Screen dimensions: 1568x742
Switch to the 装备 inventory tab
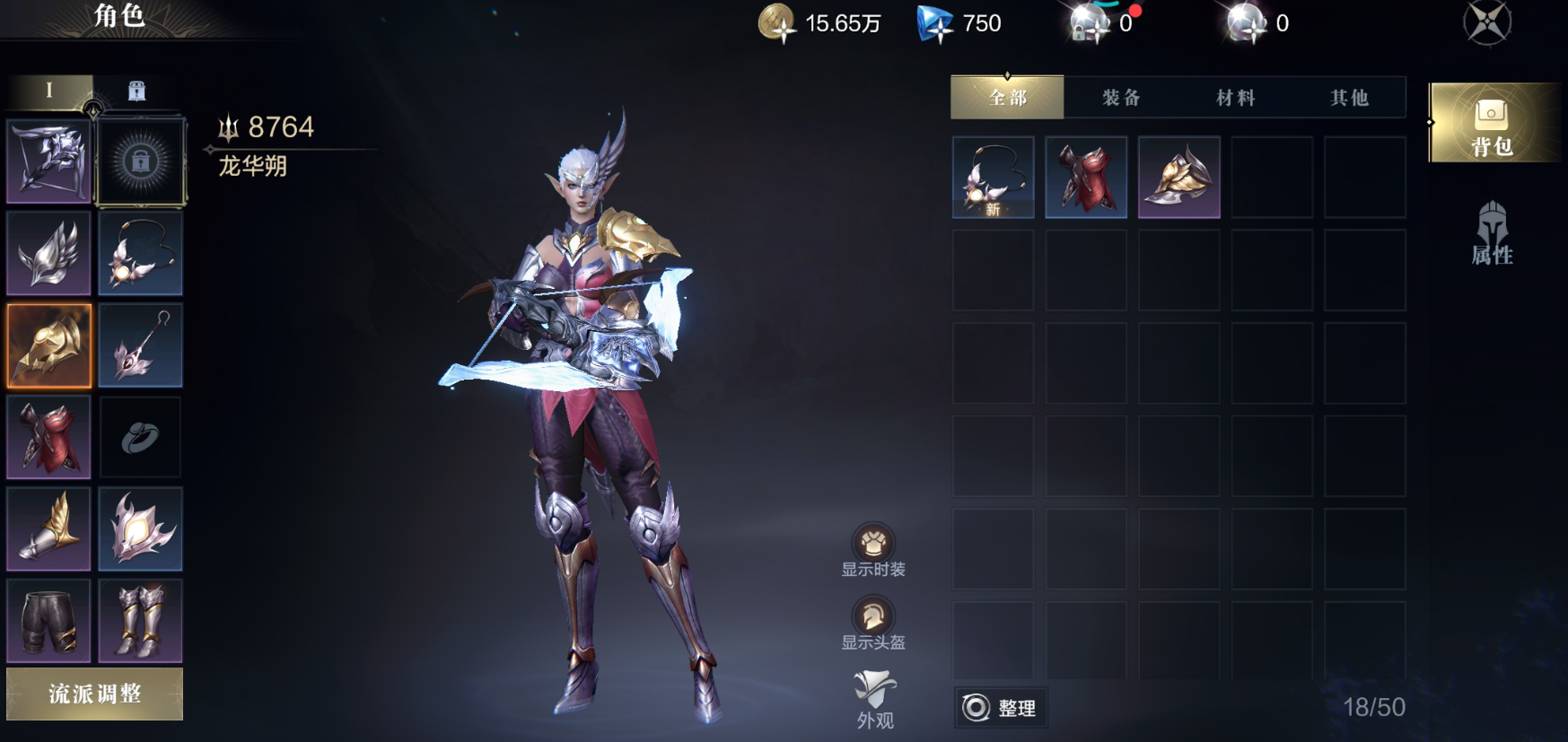click(1121, 97)
